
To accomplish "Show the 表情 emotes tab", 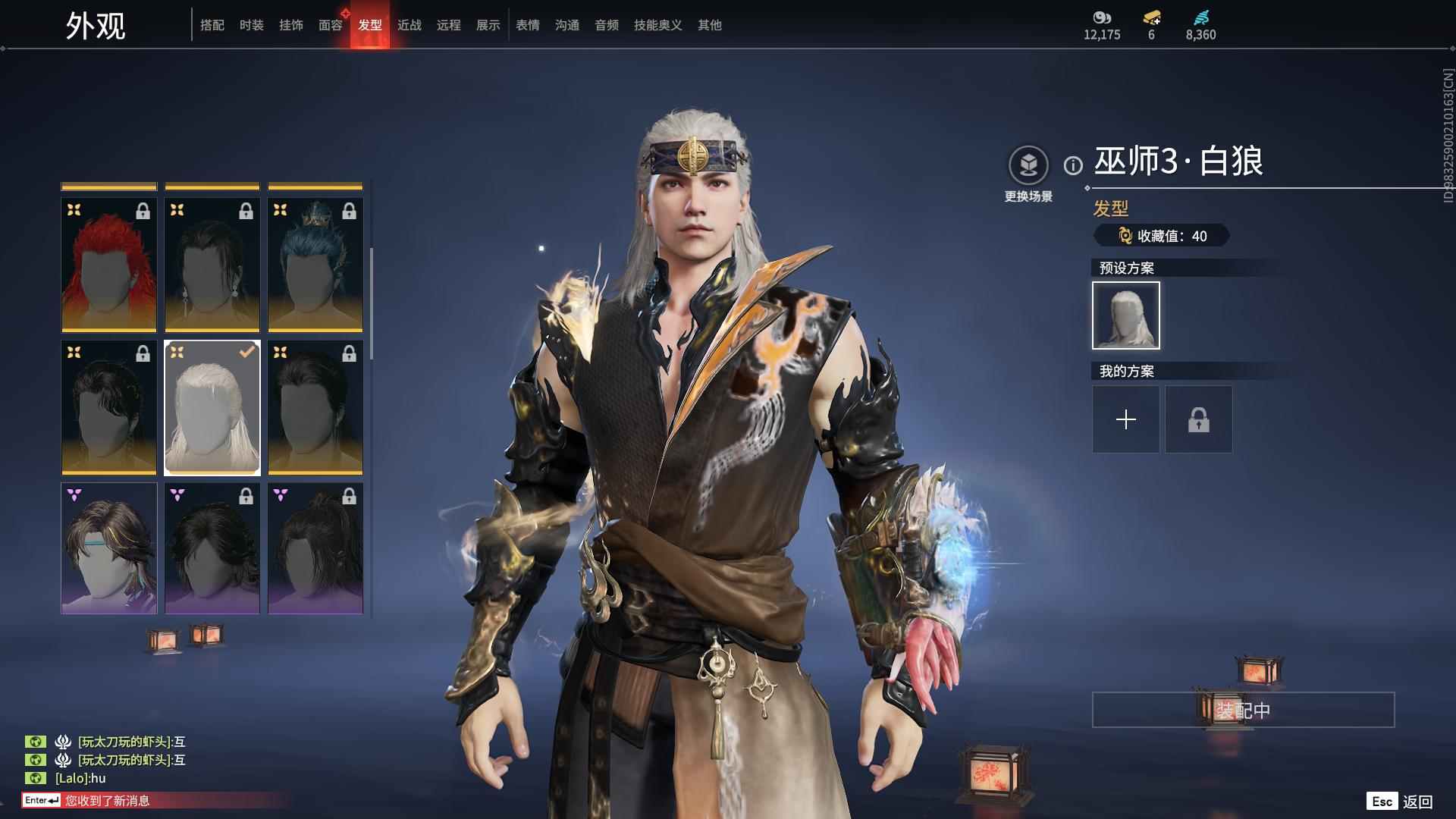I will [528, 25].
